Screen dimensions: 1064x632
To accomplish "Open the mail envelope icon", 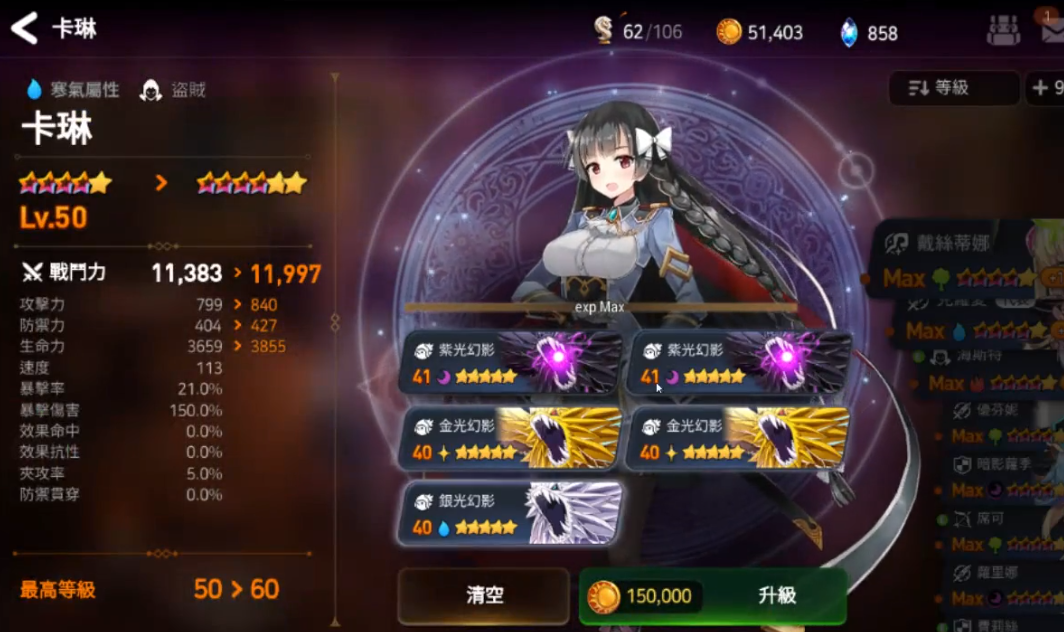I will click(x=1052, y=29).
